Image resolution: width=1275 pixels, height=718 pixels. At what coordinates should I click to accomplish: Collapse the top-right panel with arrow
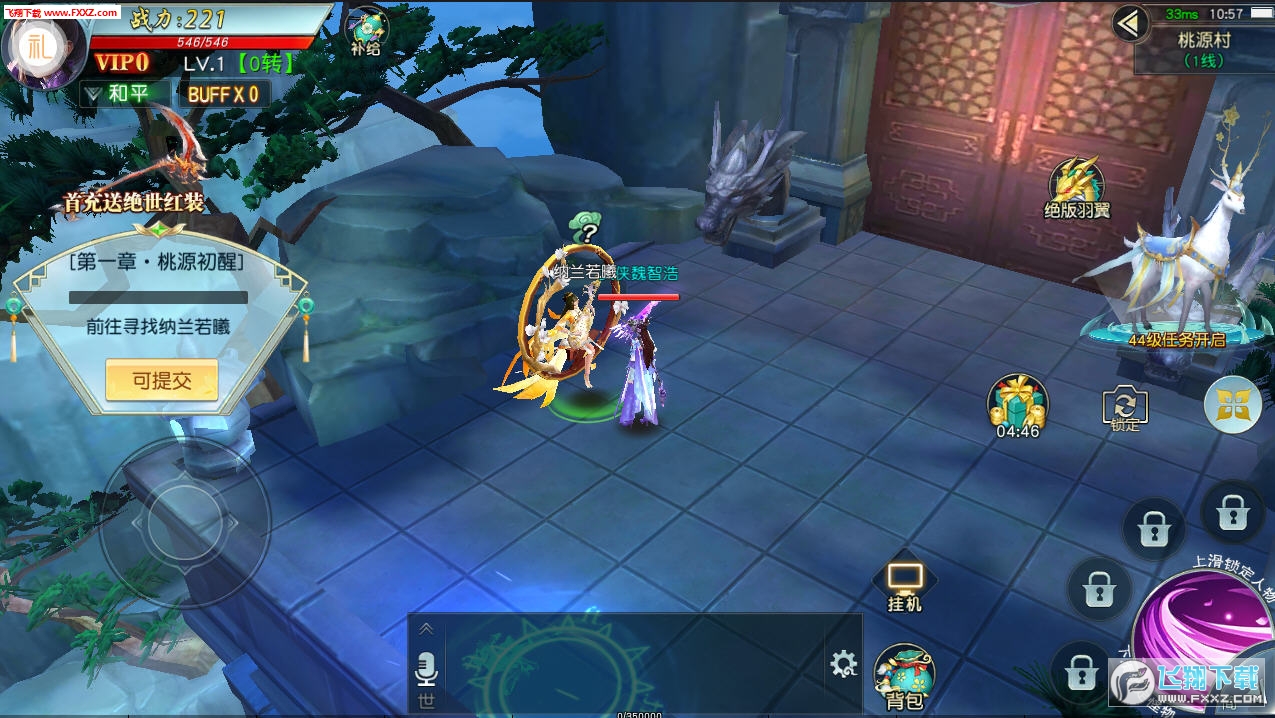pyautogui.click(x=1131, y=23)
